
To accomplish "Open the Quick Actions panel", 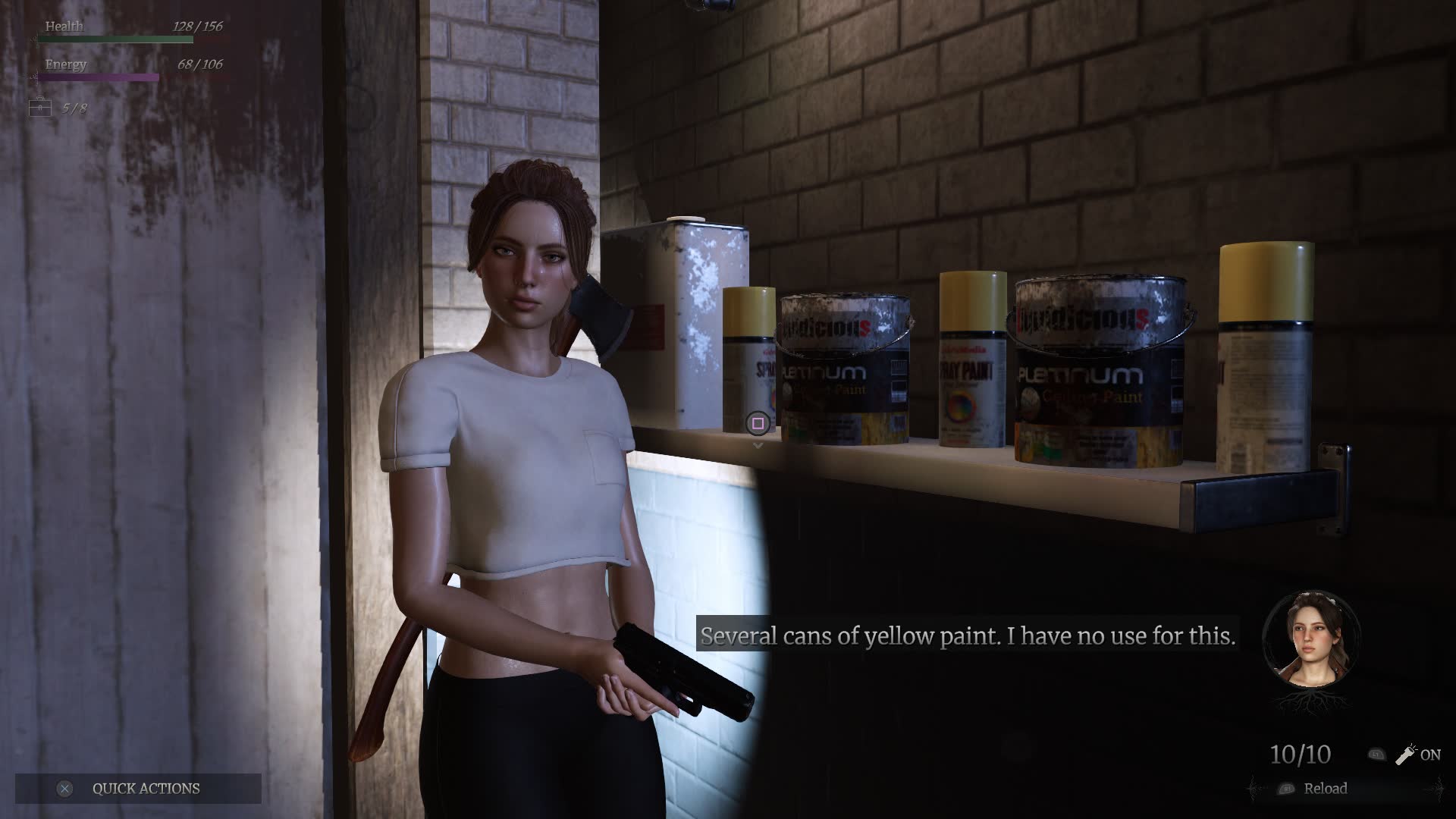I will [x=138, y=789].
